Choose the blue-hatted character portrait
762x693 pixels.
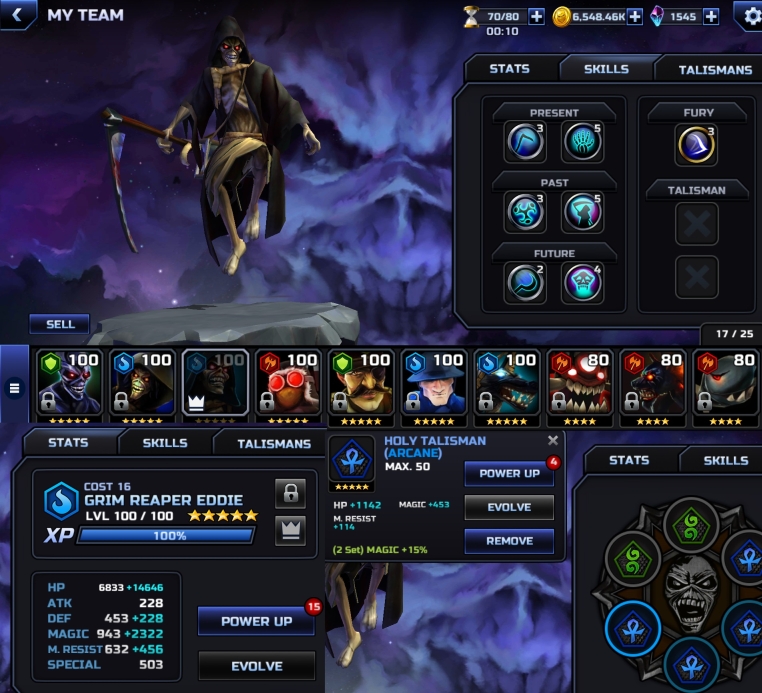point(433,384)
